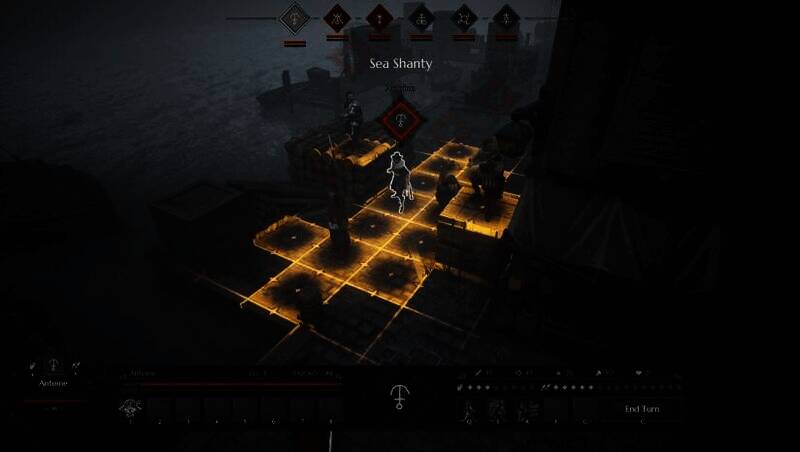
Task: Use the first action icon left of End Turn
Action: [x=467, y=408]
